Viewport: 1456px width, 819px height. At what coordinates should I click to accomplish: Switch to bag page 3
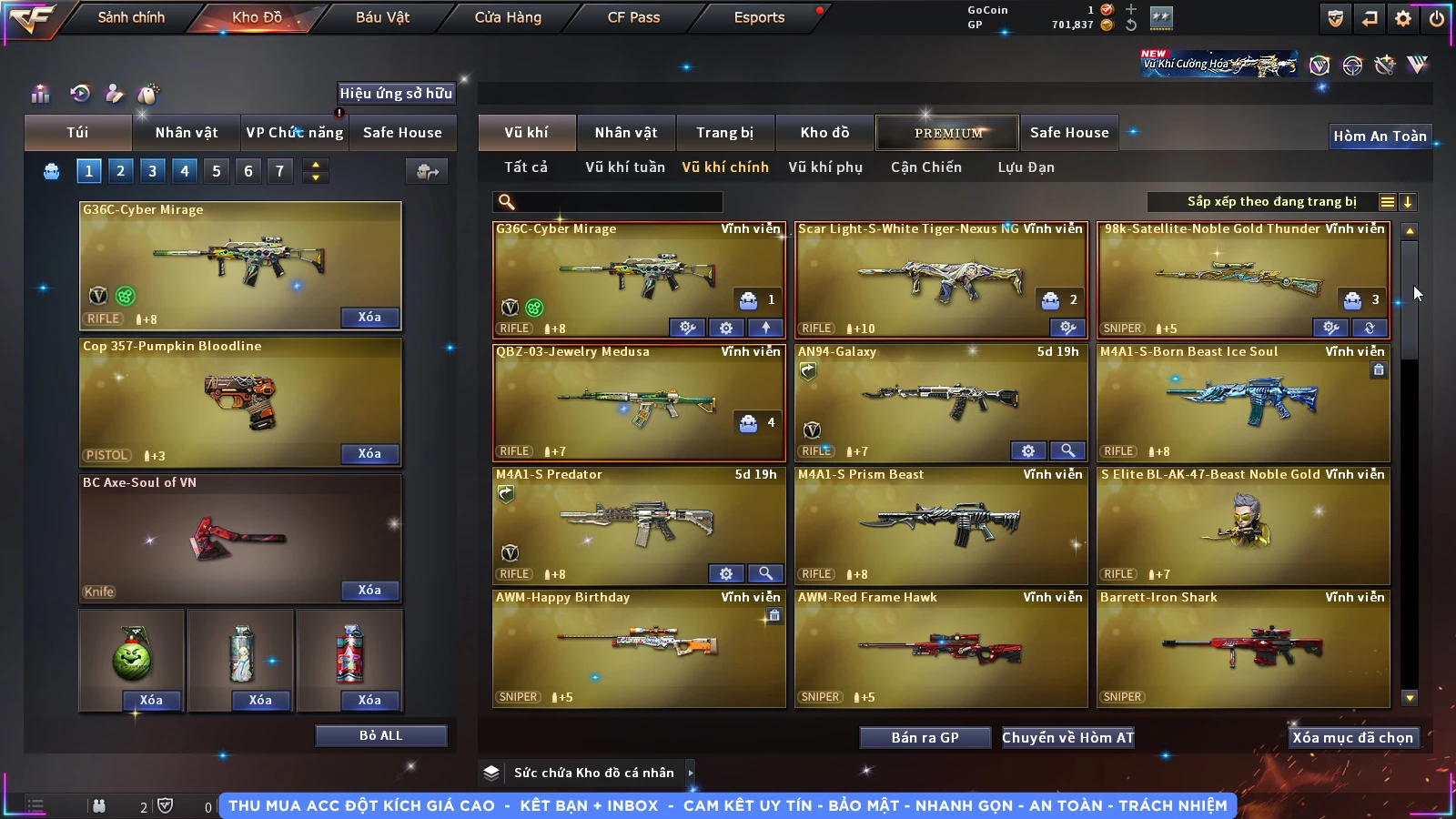click(x=152, y=171)
